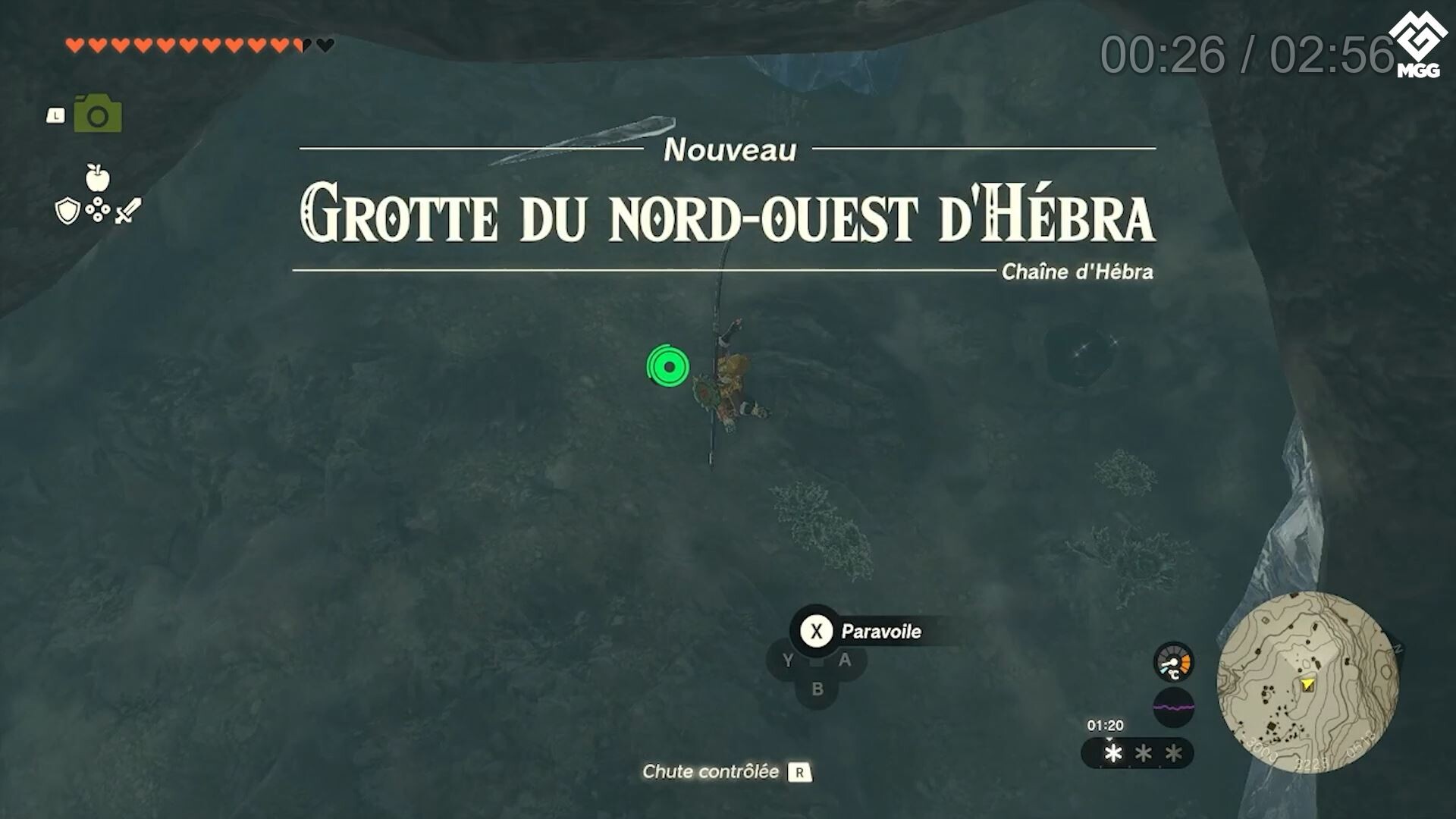Toggle the X Paravoile button prompt

tap(815, 631)
